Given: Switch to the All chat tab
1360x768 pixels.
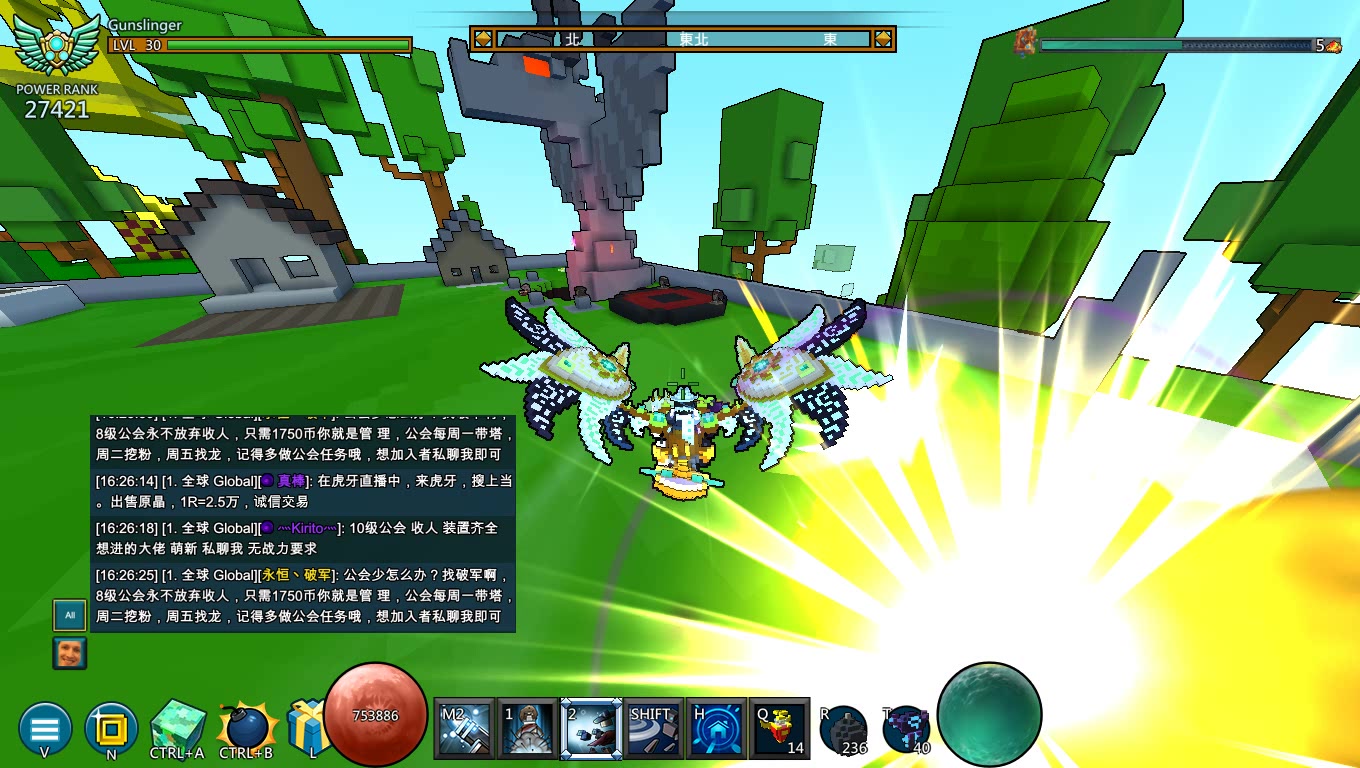Looking at the screenshot, I should point(70,615).
